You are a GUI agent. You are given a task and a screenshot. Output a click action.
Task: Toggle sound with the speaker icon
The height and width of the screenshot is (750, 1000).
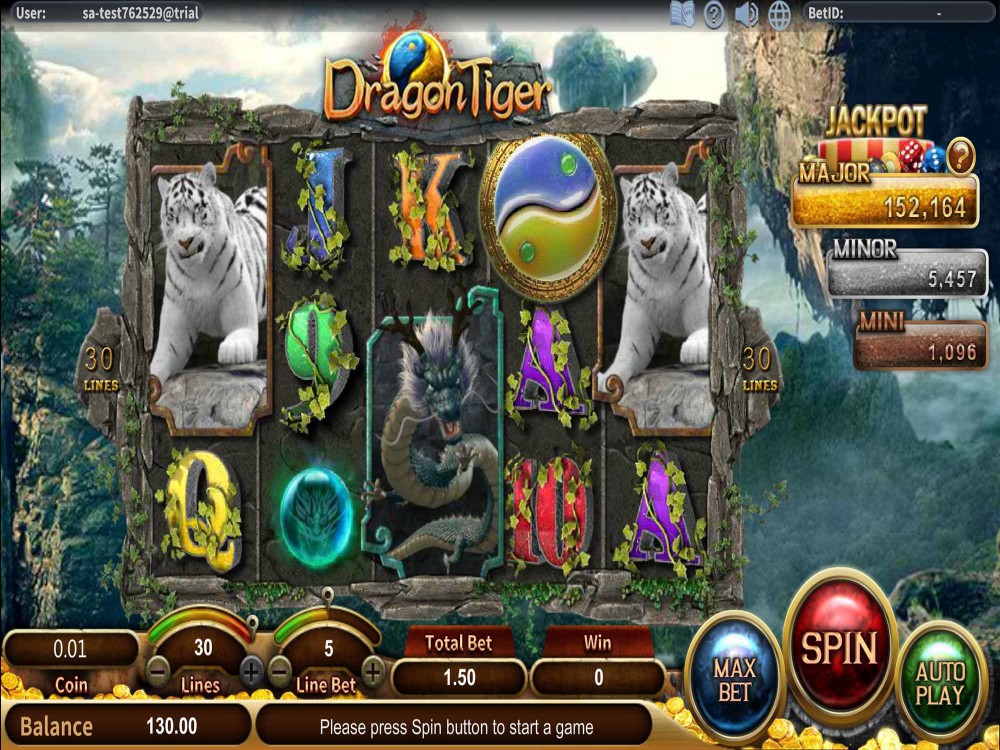tap(746, 13)
